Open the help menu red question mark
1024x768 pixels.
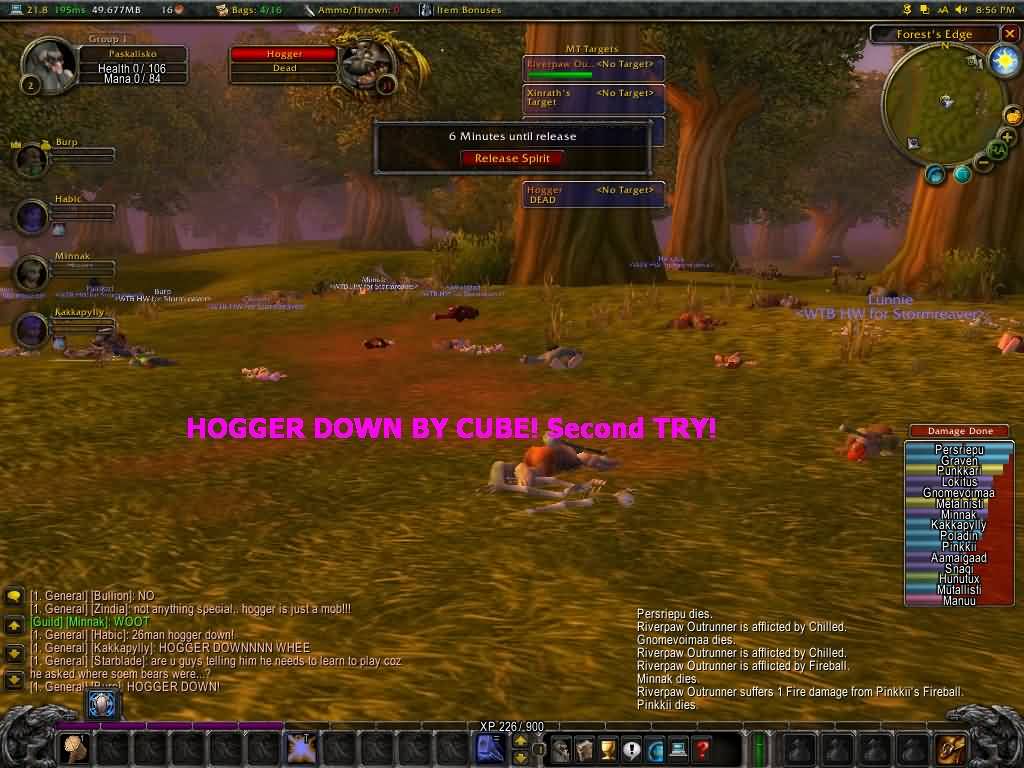click(702, 748)
